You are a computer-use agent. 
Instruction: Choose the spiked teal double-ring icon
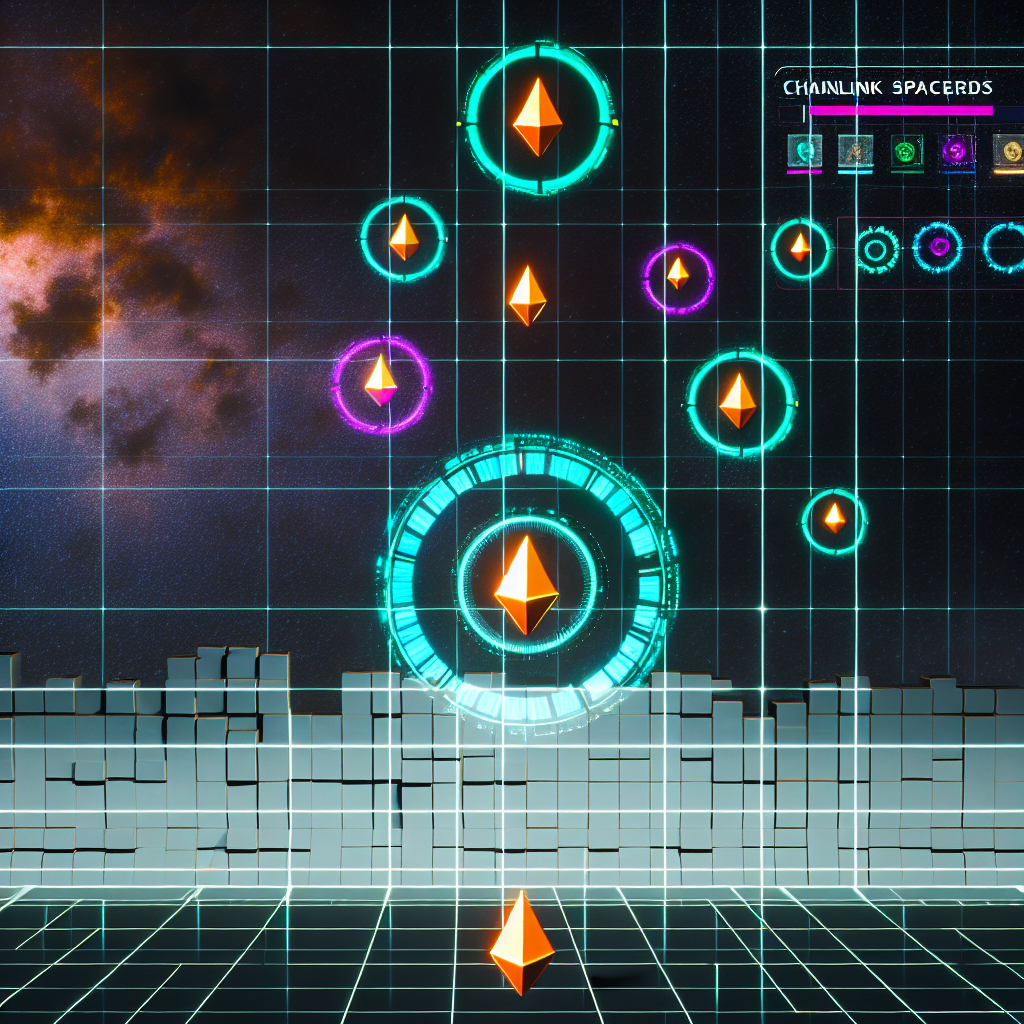(877, 248)
